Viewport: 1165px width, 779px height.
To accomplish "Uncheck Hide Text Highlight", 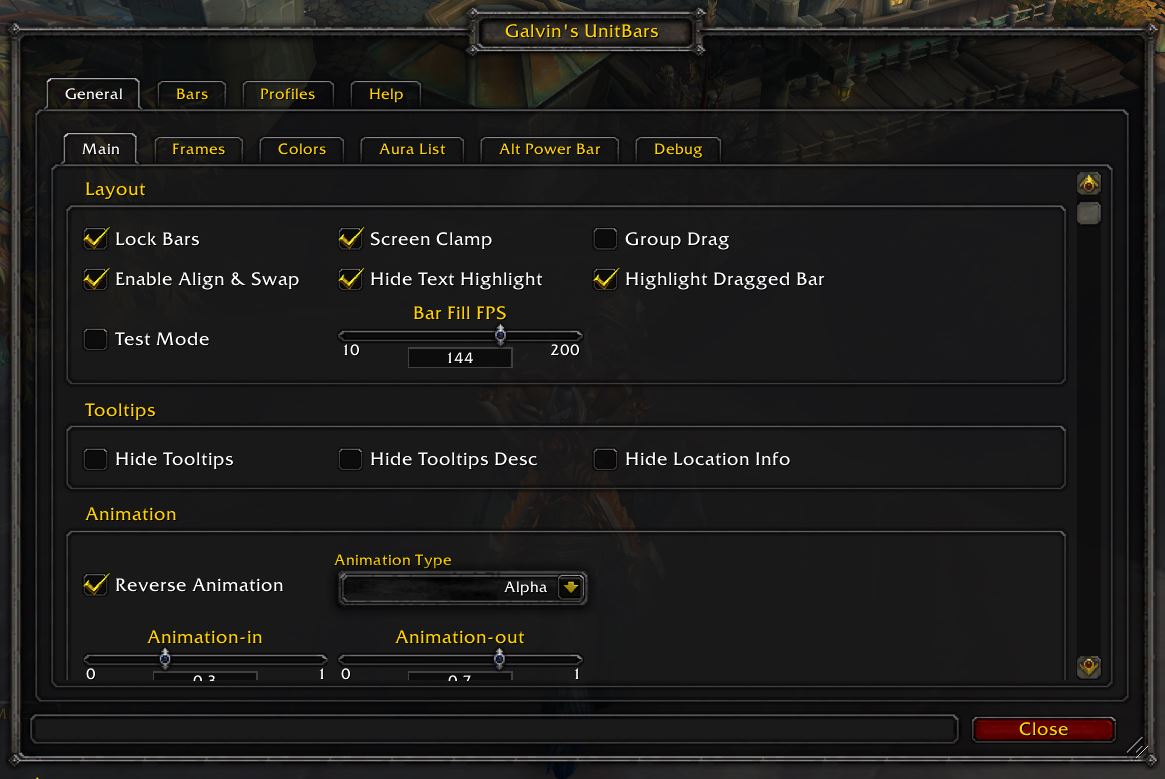I will tap(351, 279).
